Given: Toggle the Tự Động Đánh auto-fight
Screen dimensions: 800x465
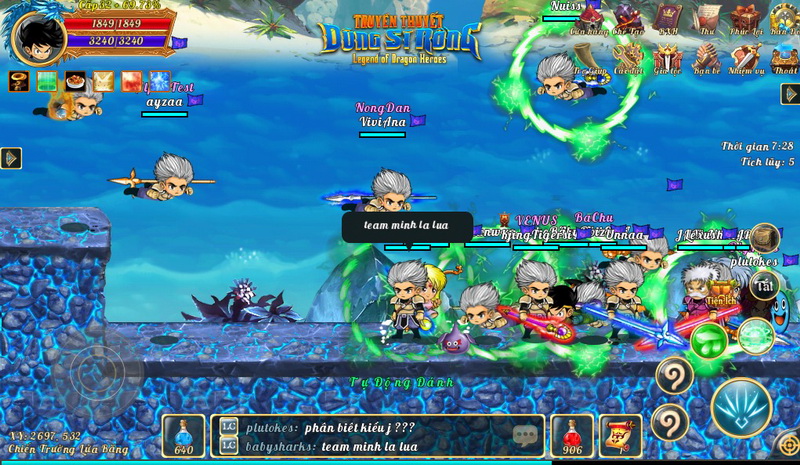Looking at the screenshot, I should coord(401,382).
